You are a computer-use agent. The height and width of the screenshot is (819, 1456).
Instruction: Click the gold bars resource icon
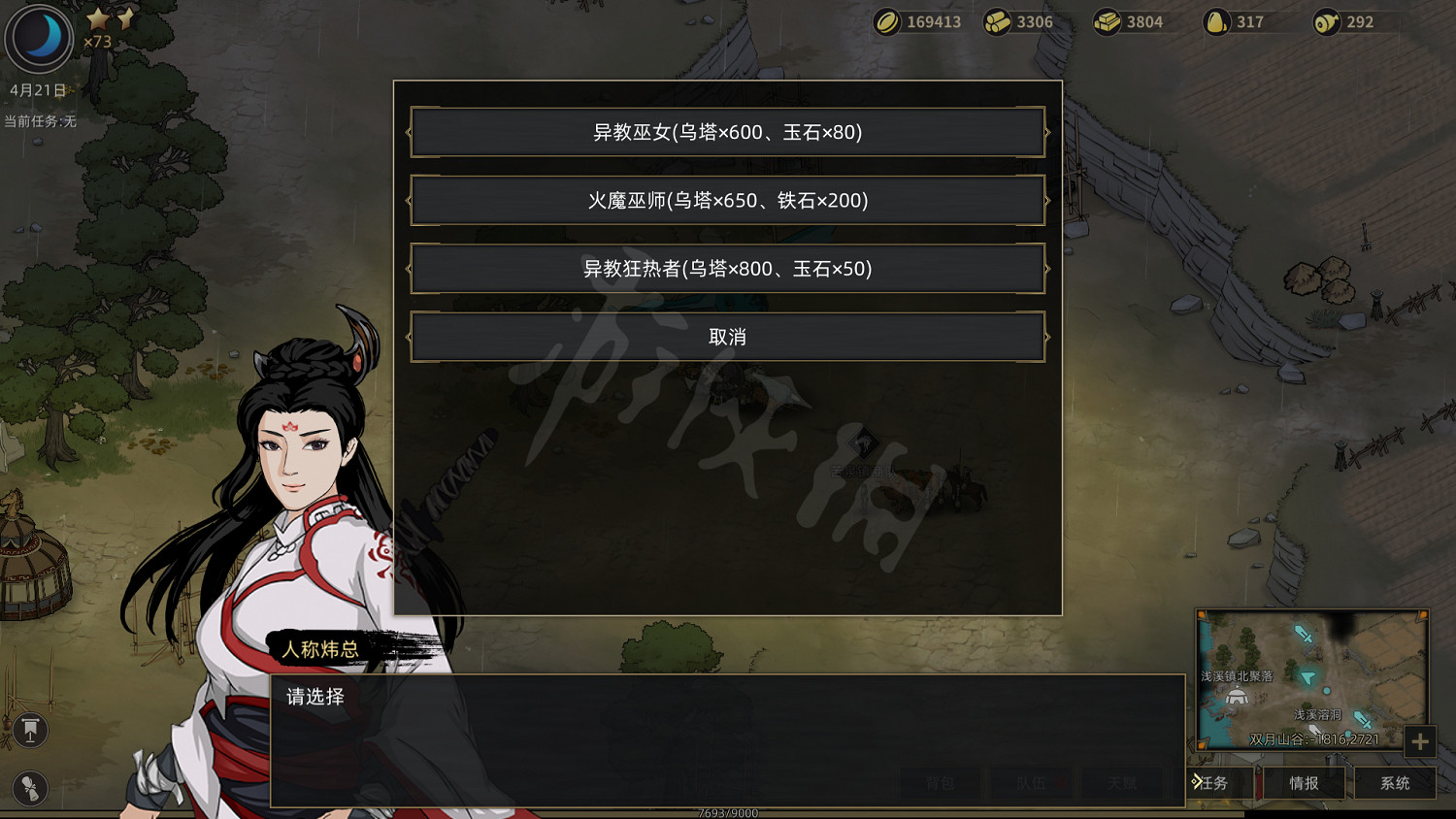(1109, 21)
